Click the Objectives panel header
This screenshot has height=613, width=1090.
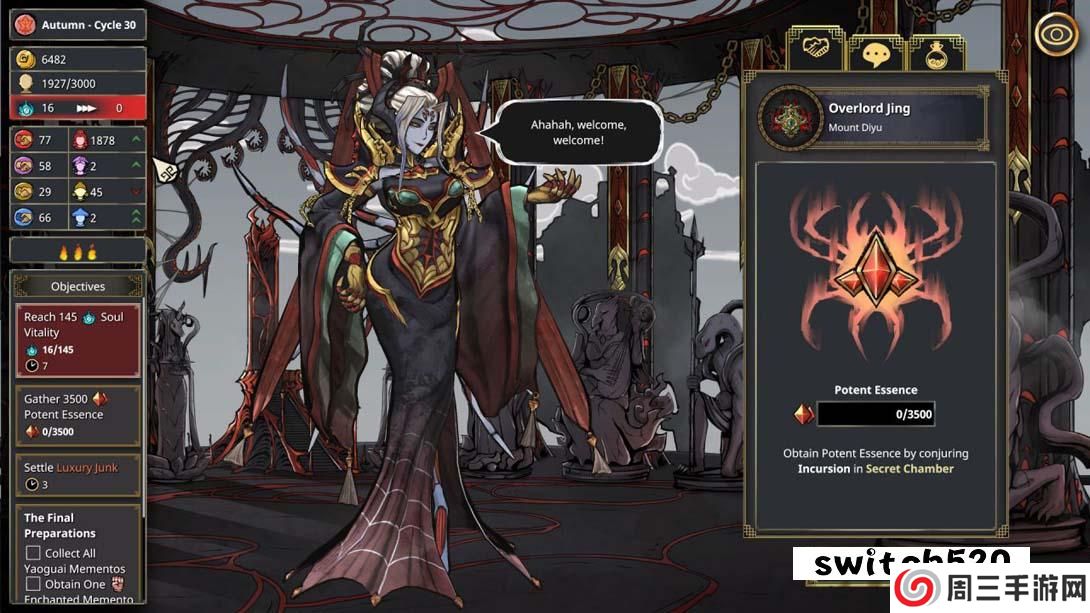click(78, 286)
